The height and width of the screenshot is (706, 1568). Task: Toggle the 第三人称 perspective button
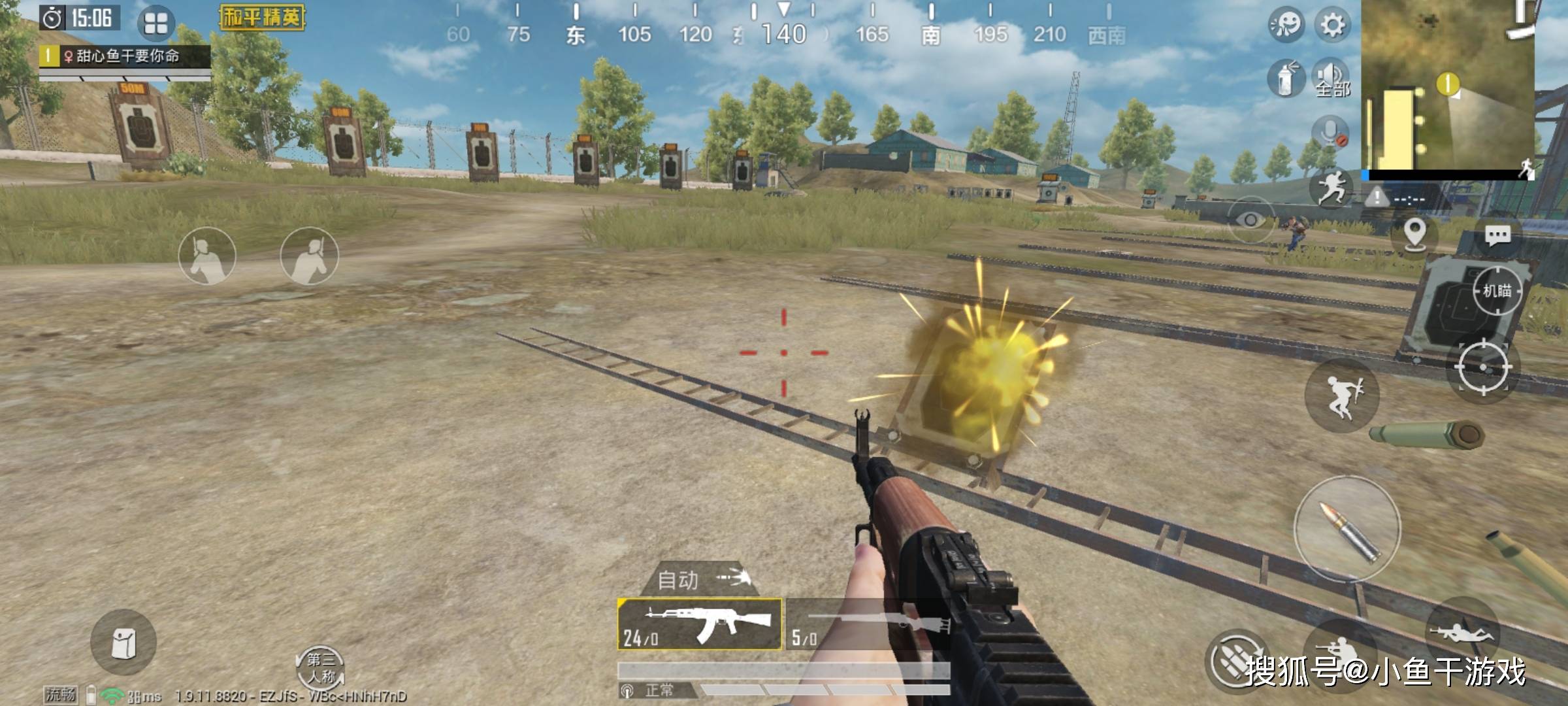click(320, 667)
